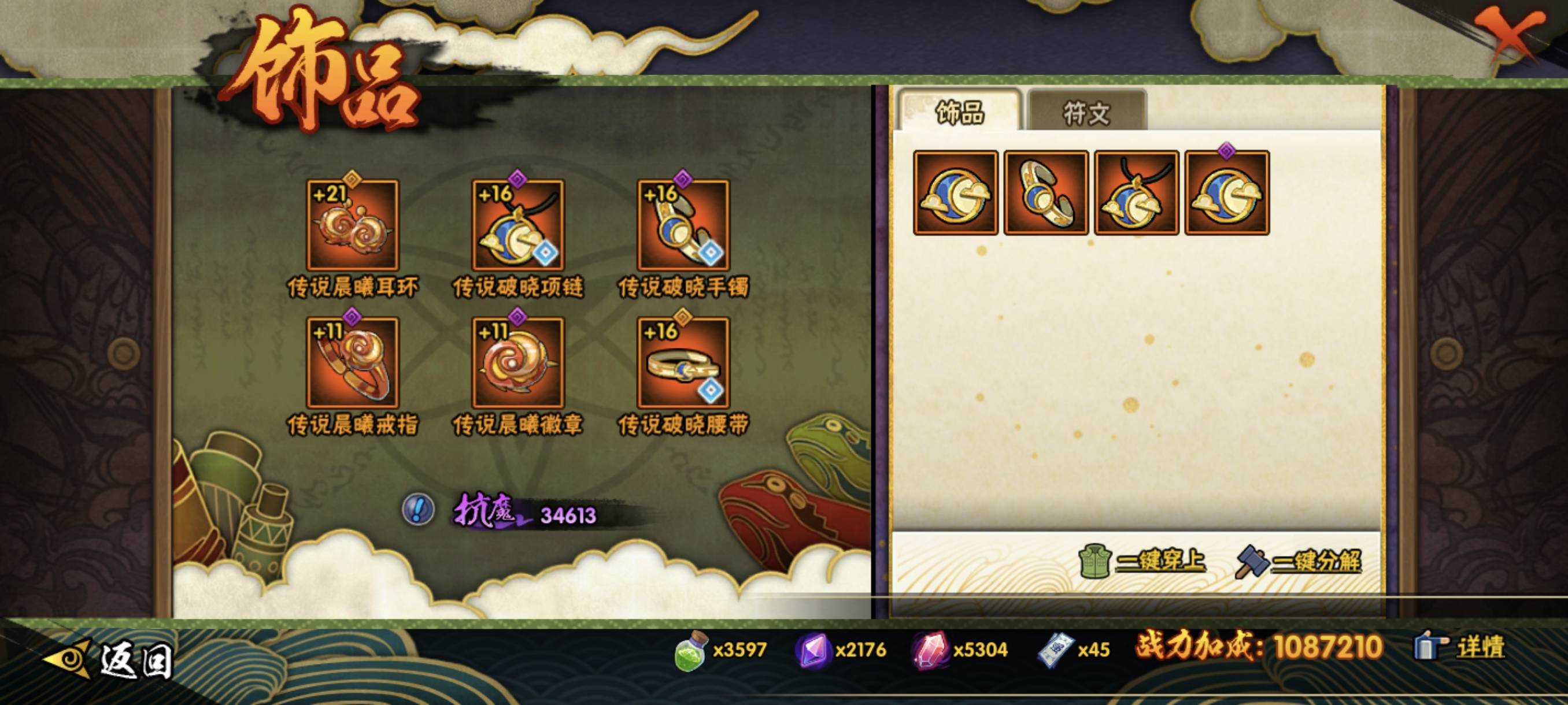The image size is (1568, 705).
Task: Click the equipped 传说晨曦徽章 badge slot
Action: (518, 363)
